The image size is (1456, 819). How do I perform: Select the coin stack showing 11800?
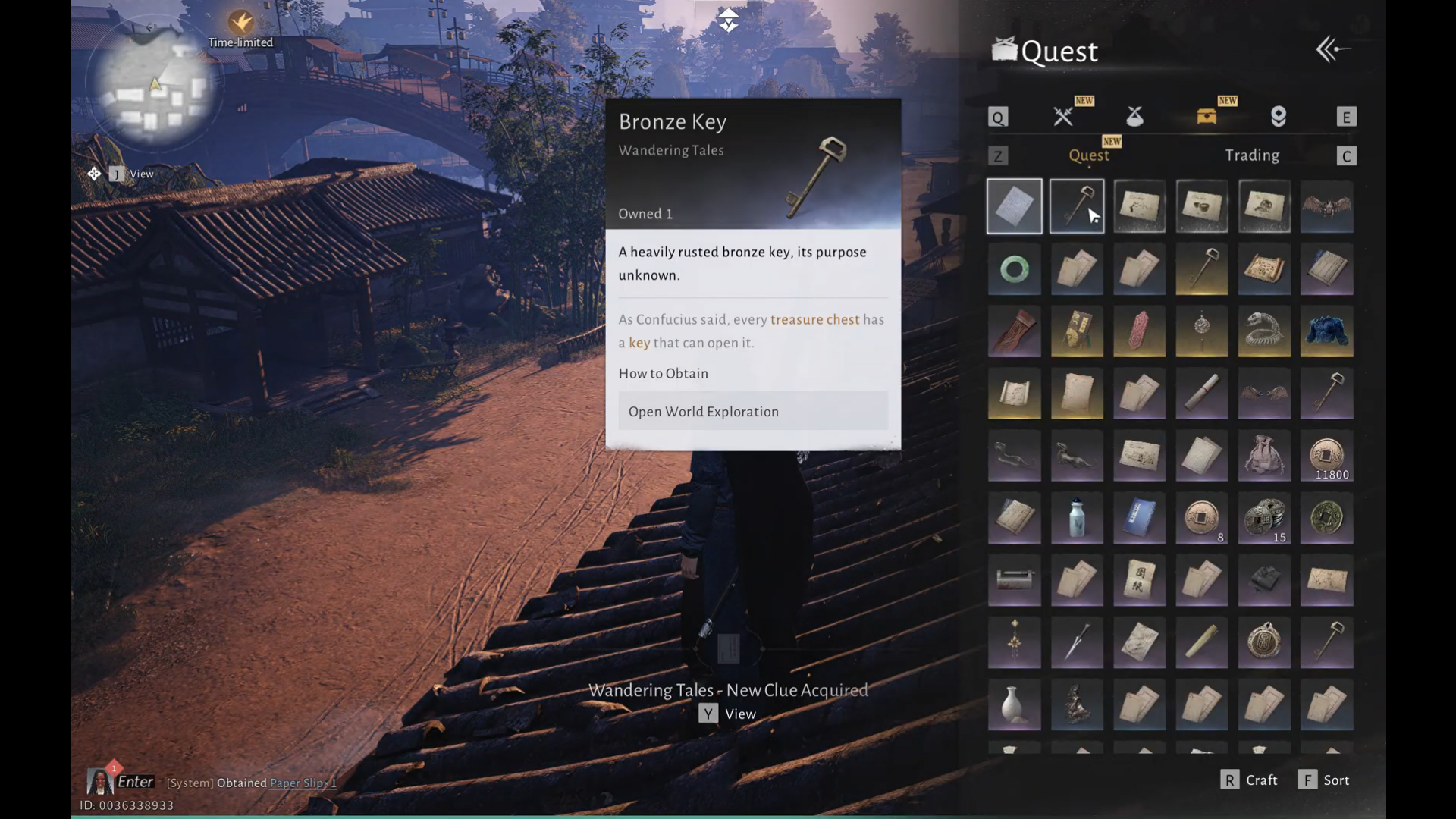click(1326, 457)
